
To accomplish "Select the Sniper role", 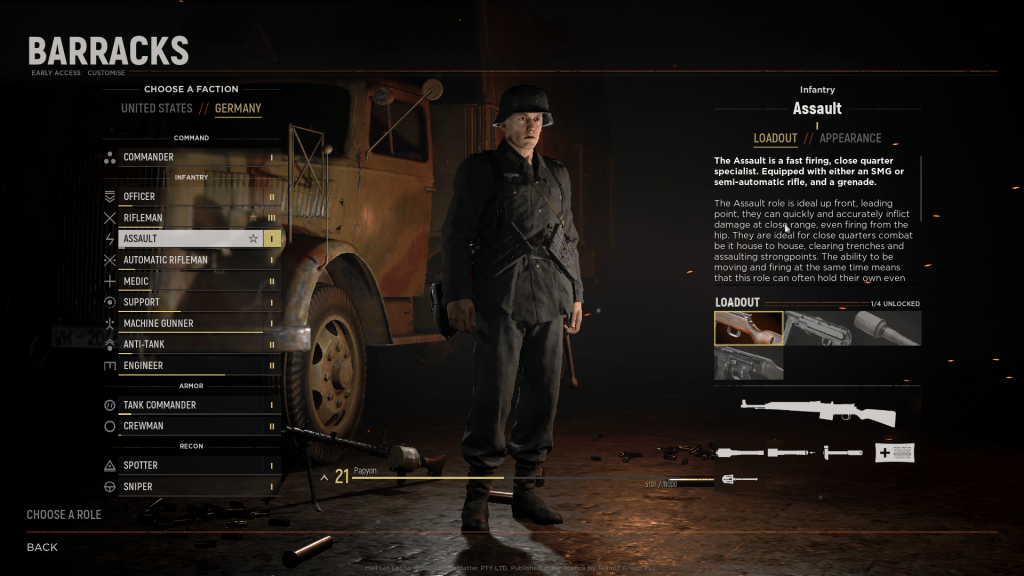I will 190,487.
